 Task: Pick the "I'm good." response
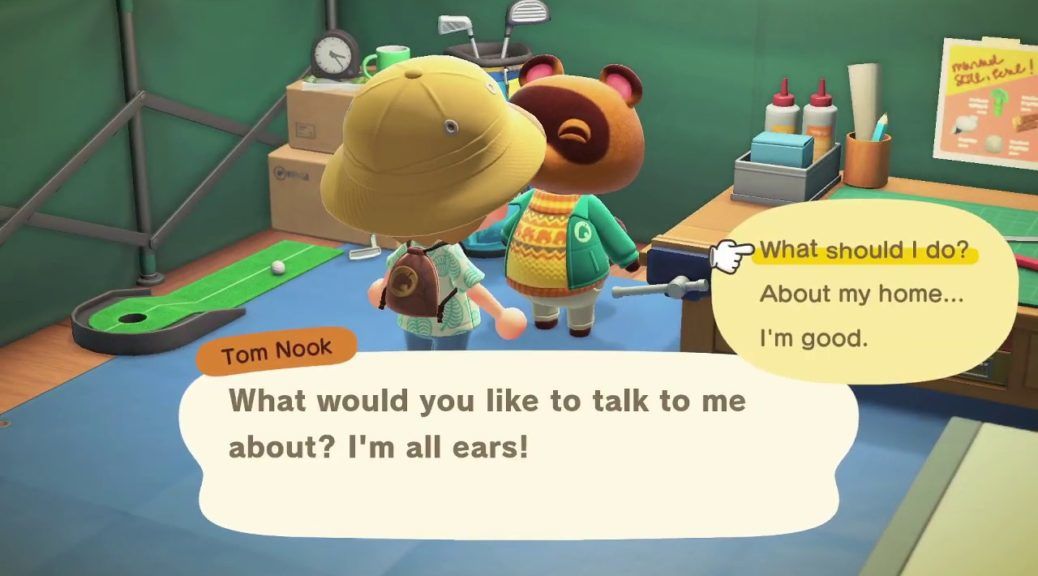click(814, 339)
